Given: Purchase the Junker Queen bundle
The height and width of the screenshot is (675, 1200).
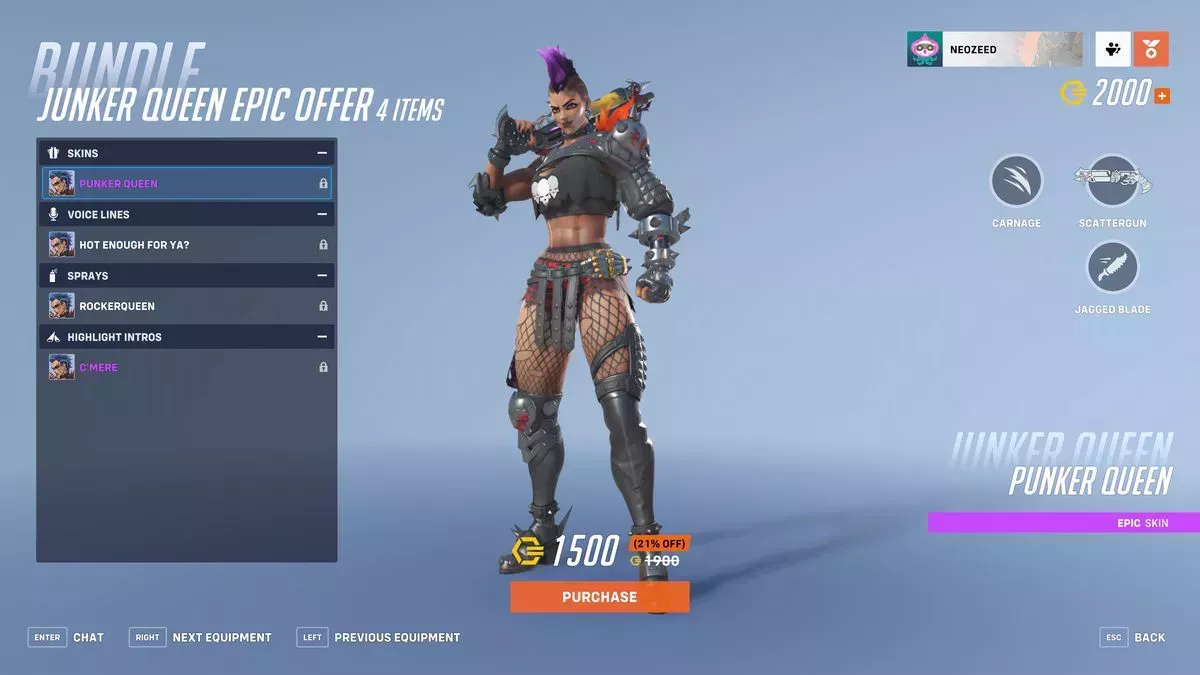Looking at the screenshot, I should click(599, 597).
